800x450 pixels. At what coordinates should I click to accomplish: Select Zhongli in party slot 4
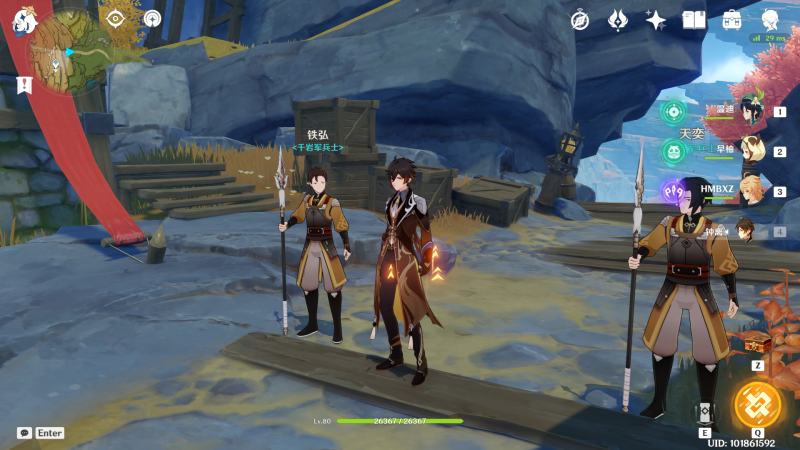pos(750,231)
